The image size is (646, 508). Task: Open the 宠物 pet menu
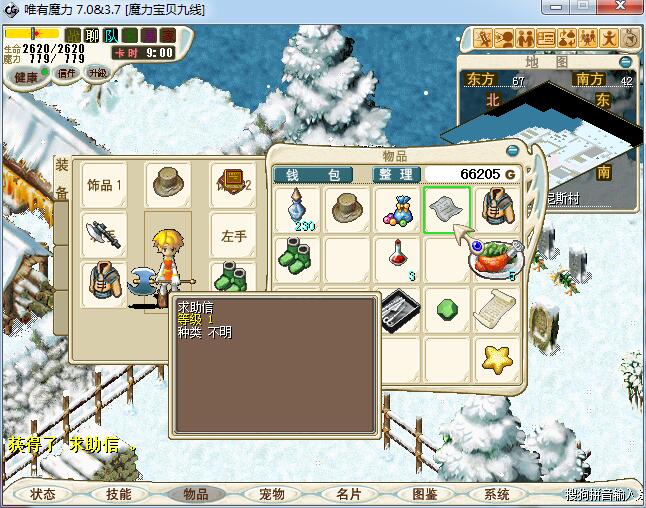271,494
